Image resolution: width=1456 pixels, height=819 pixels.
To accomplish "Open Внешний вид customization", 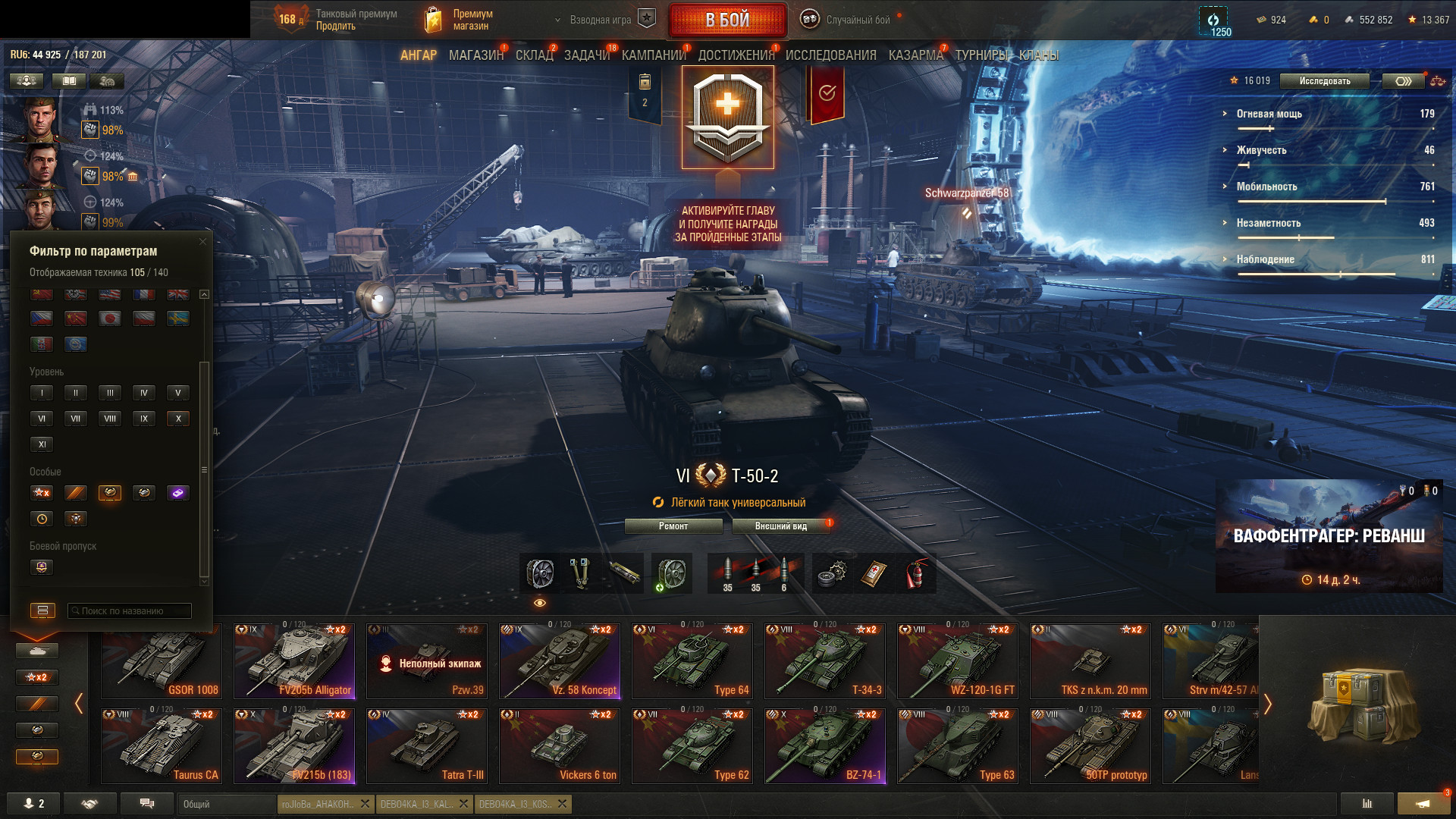I will coord(780,526).
